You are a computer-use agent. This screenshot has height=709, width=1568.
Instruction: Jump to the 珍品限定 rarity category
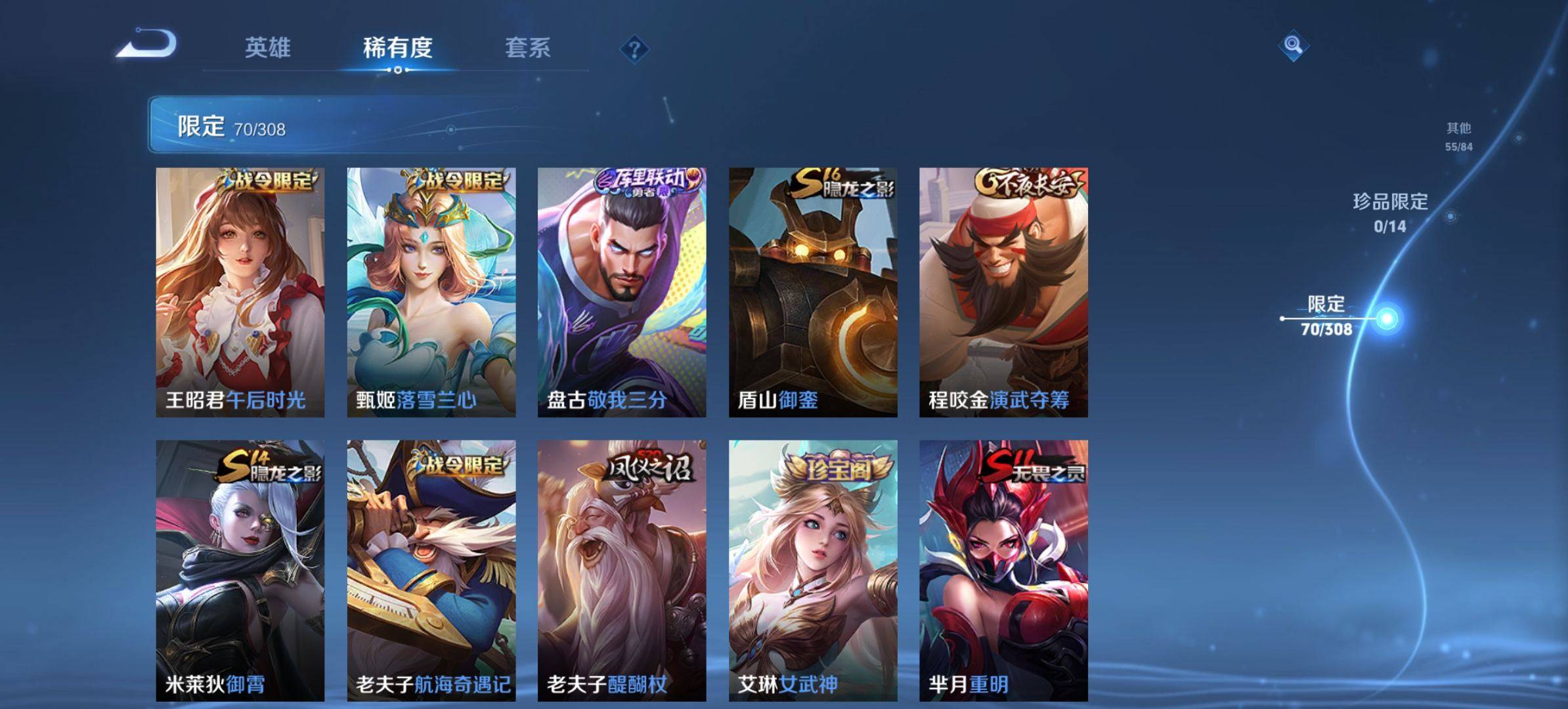pyautogui.click(x=1390, y=212)
